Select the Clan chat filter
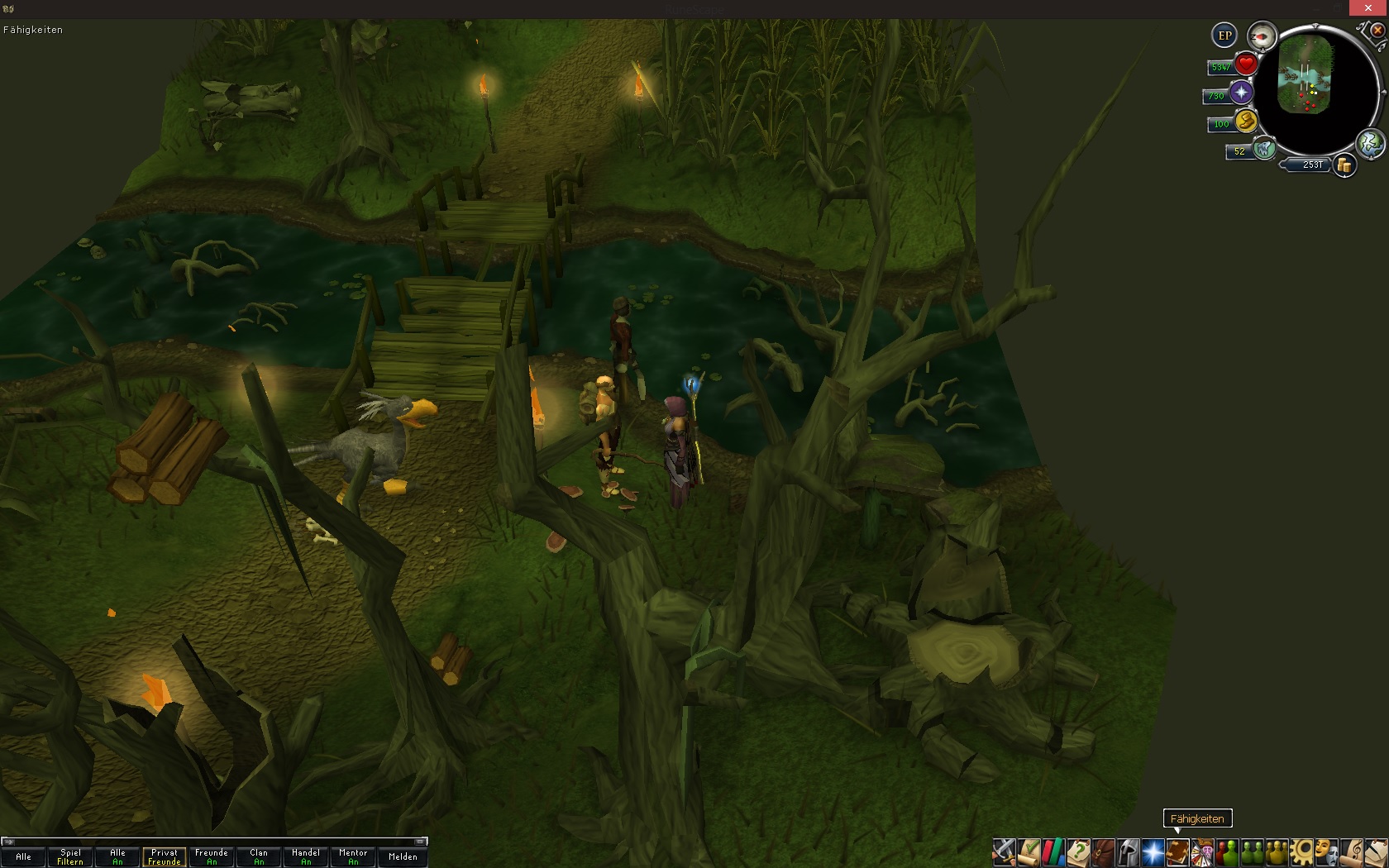1389x868 pixels. 259,856
